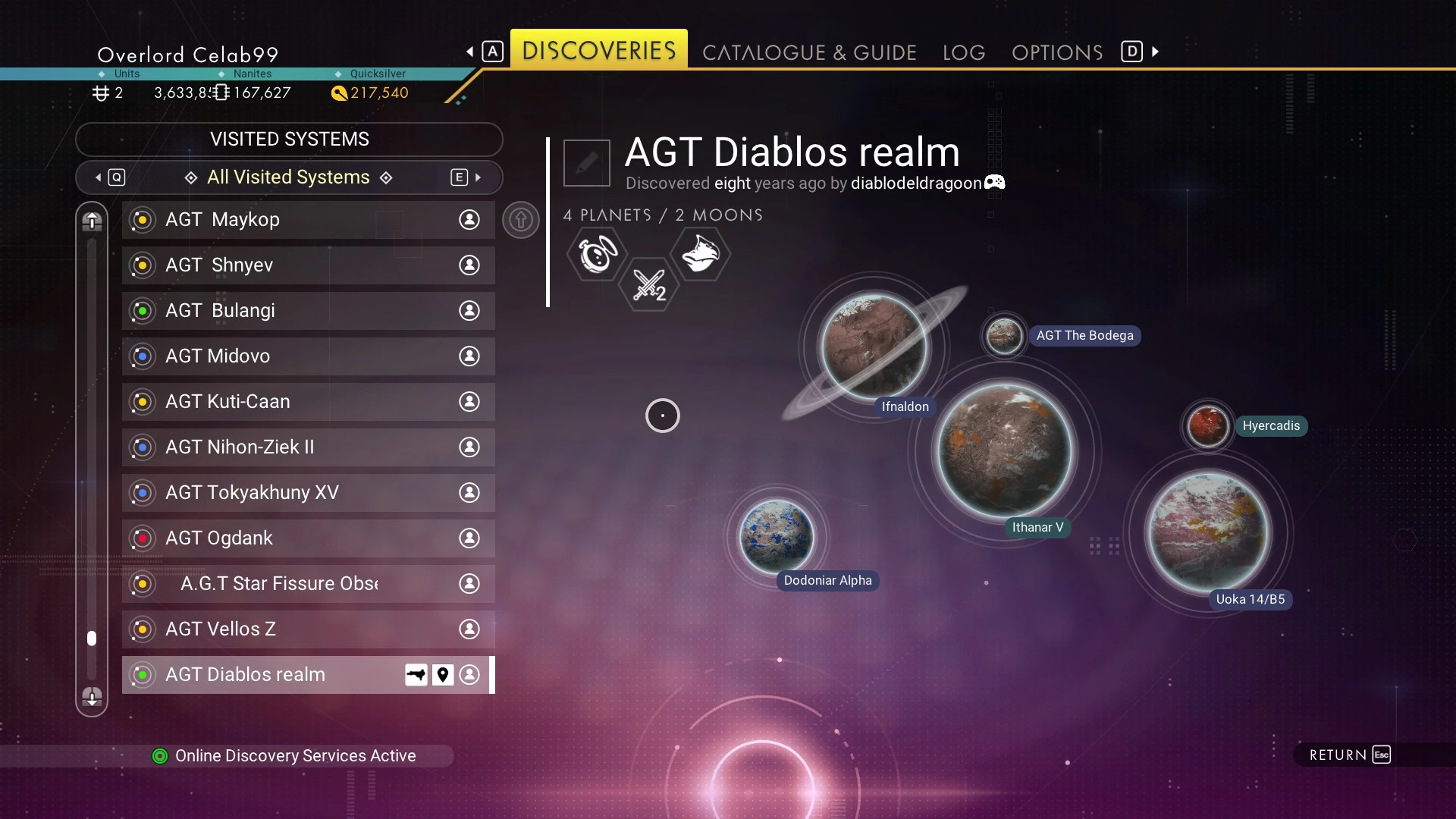Select the planet Uoka 14/B5
The width and height of the screenshot is (1456, 819).
click(1208, 531)
